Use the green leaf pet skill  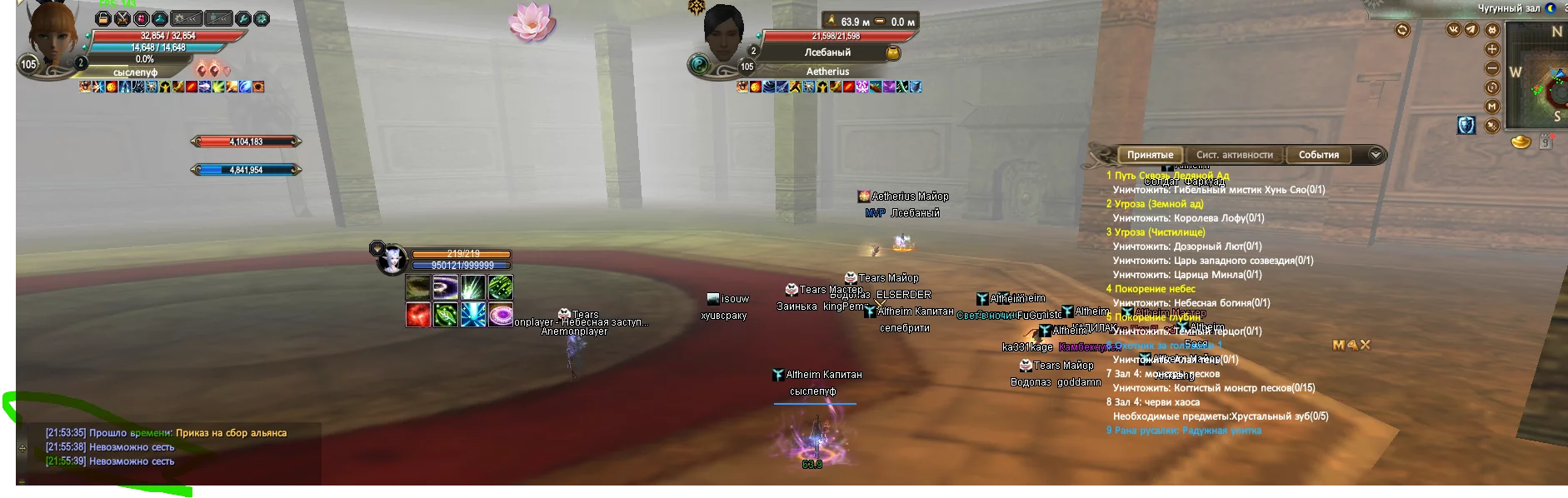click(446, 315)
